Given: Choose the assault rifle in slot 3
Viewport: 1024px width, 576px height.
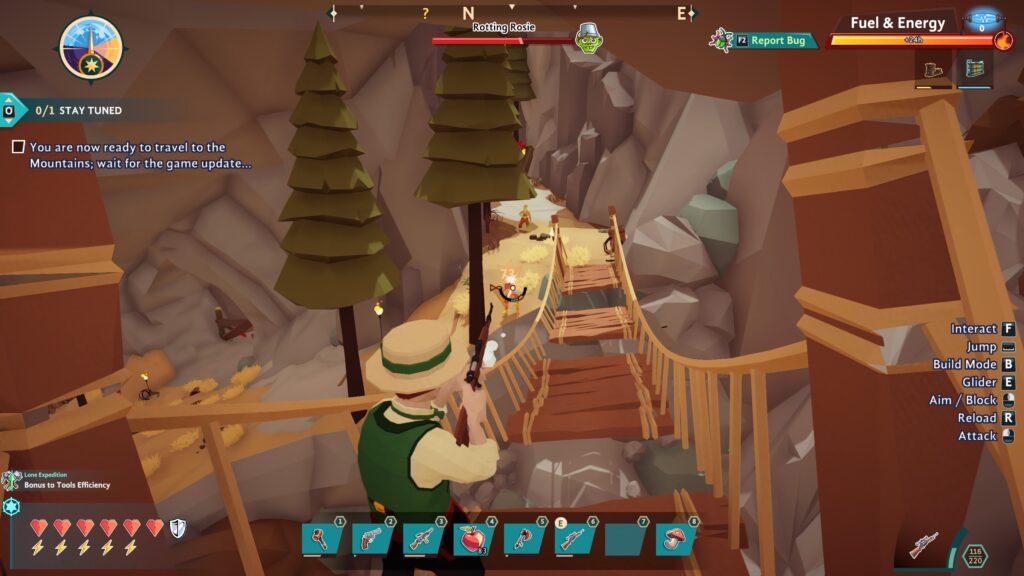Looking at the screenshot, I should (x=423, y=539).
